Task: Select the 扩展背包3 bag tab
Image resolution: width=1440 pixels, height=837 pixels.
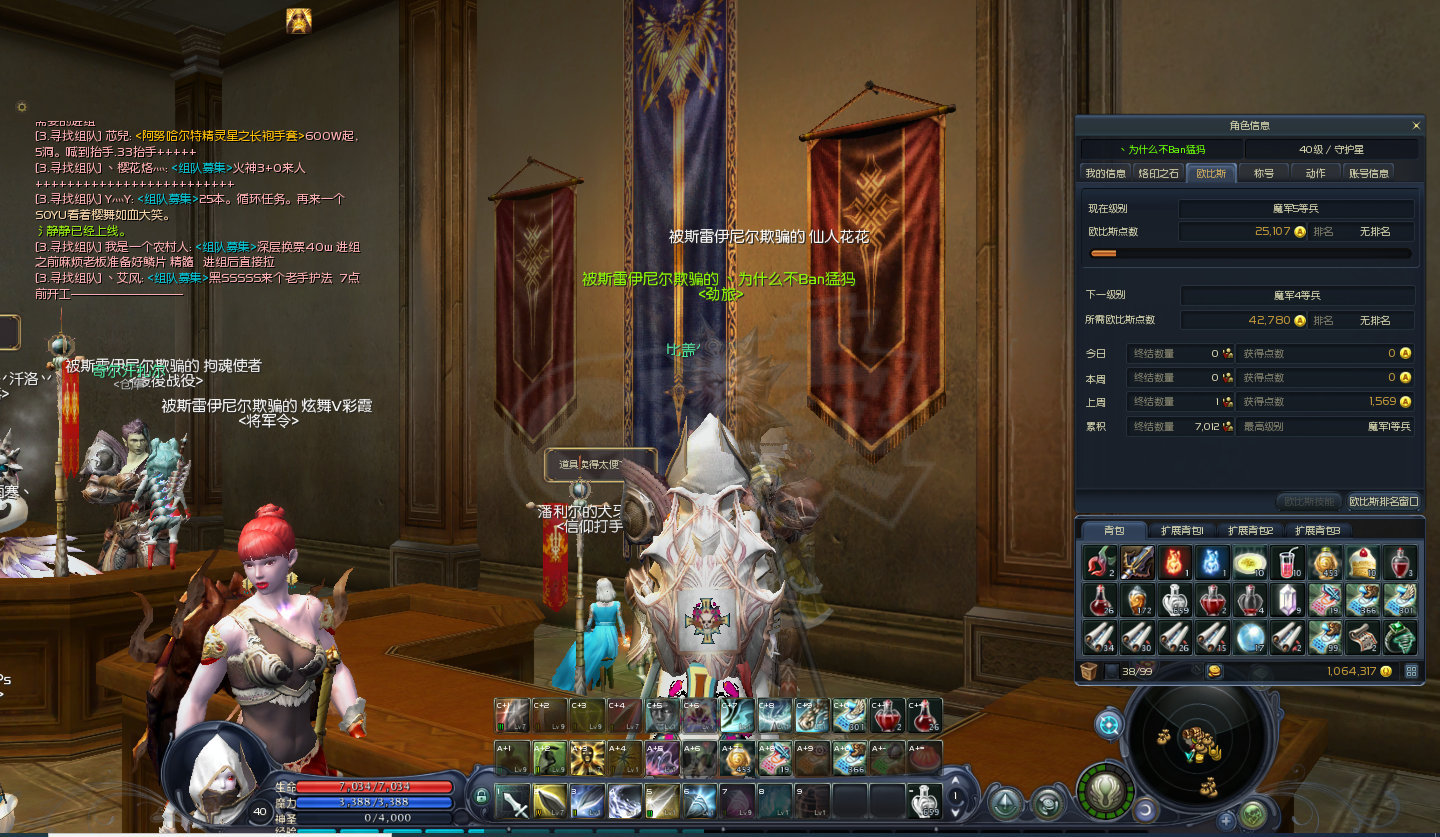Action: point(1317,530)
